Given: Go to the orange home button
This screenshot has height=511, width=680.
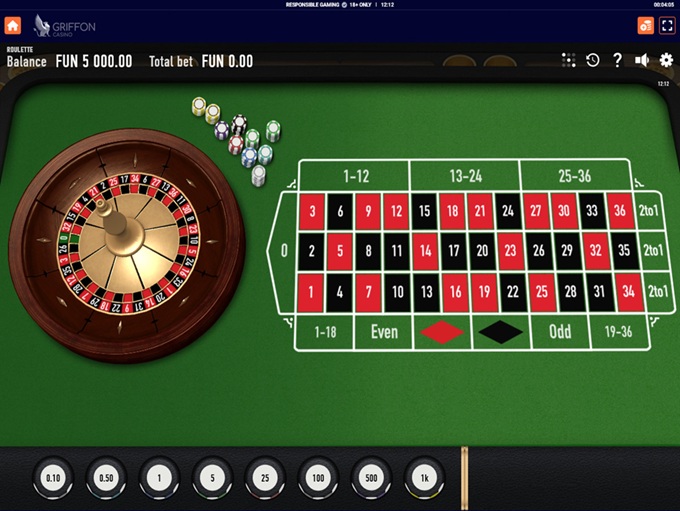Looking at the screenshot, I should (x=13, y=25).
